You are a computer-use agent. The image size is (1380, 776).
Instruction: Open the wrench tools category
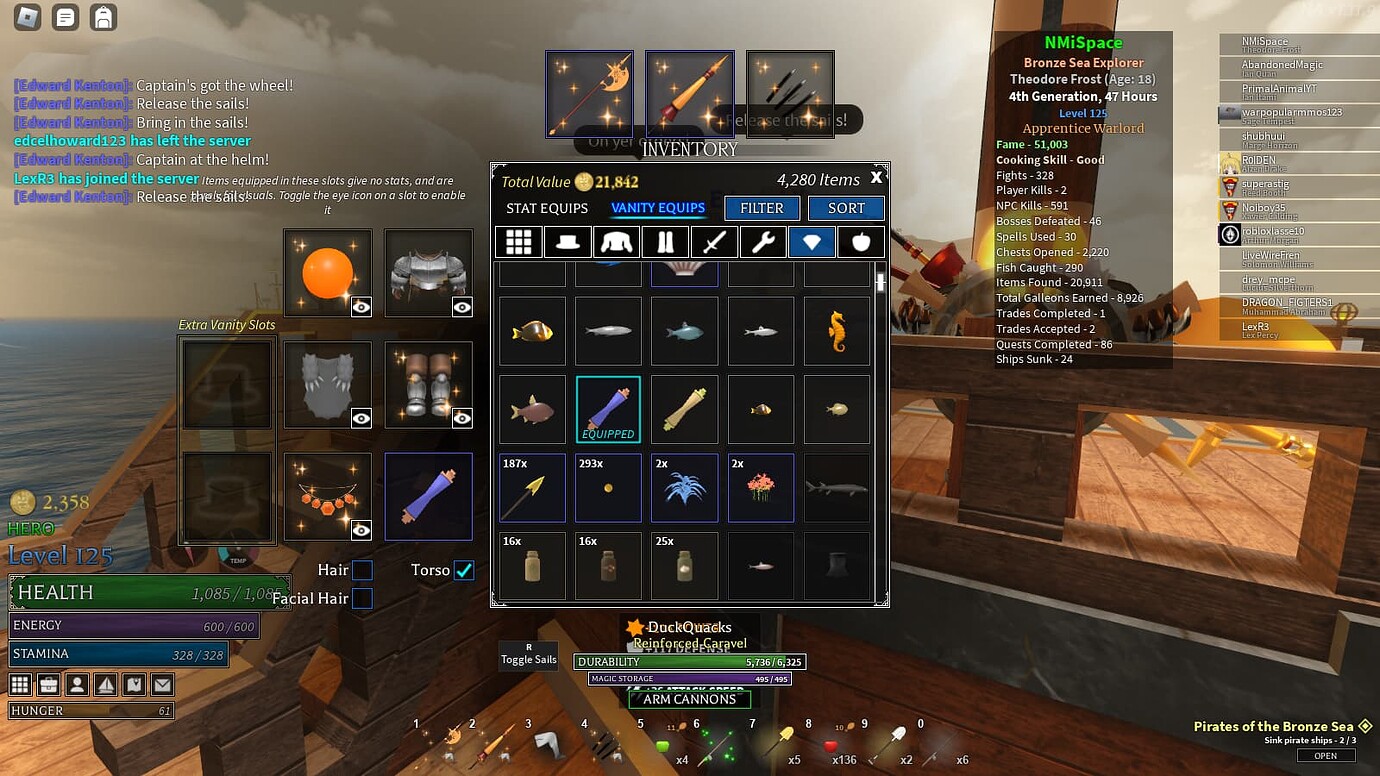763,241
